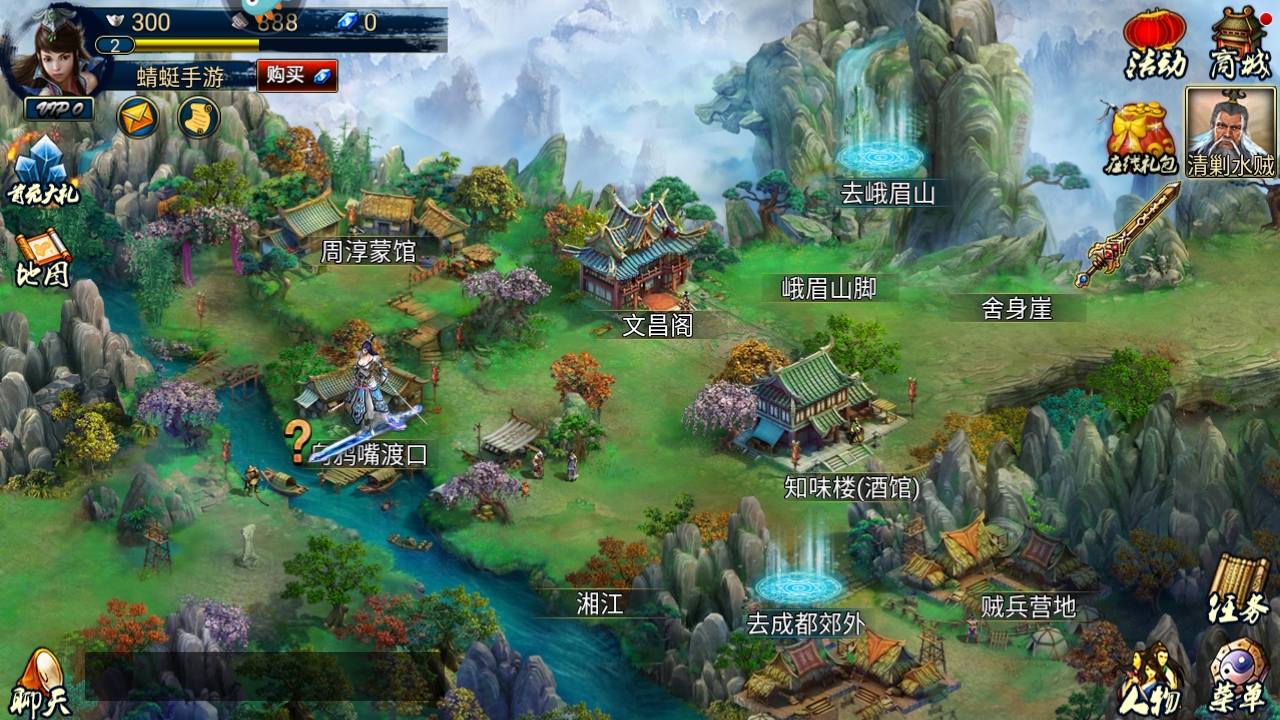1280x720 pixels.
Task: Enter the 知味楼(酒馆) tavern label
Action: click(x=852, y=488)
